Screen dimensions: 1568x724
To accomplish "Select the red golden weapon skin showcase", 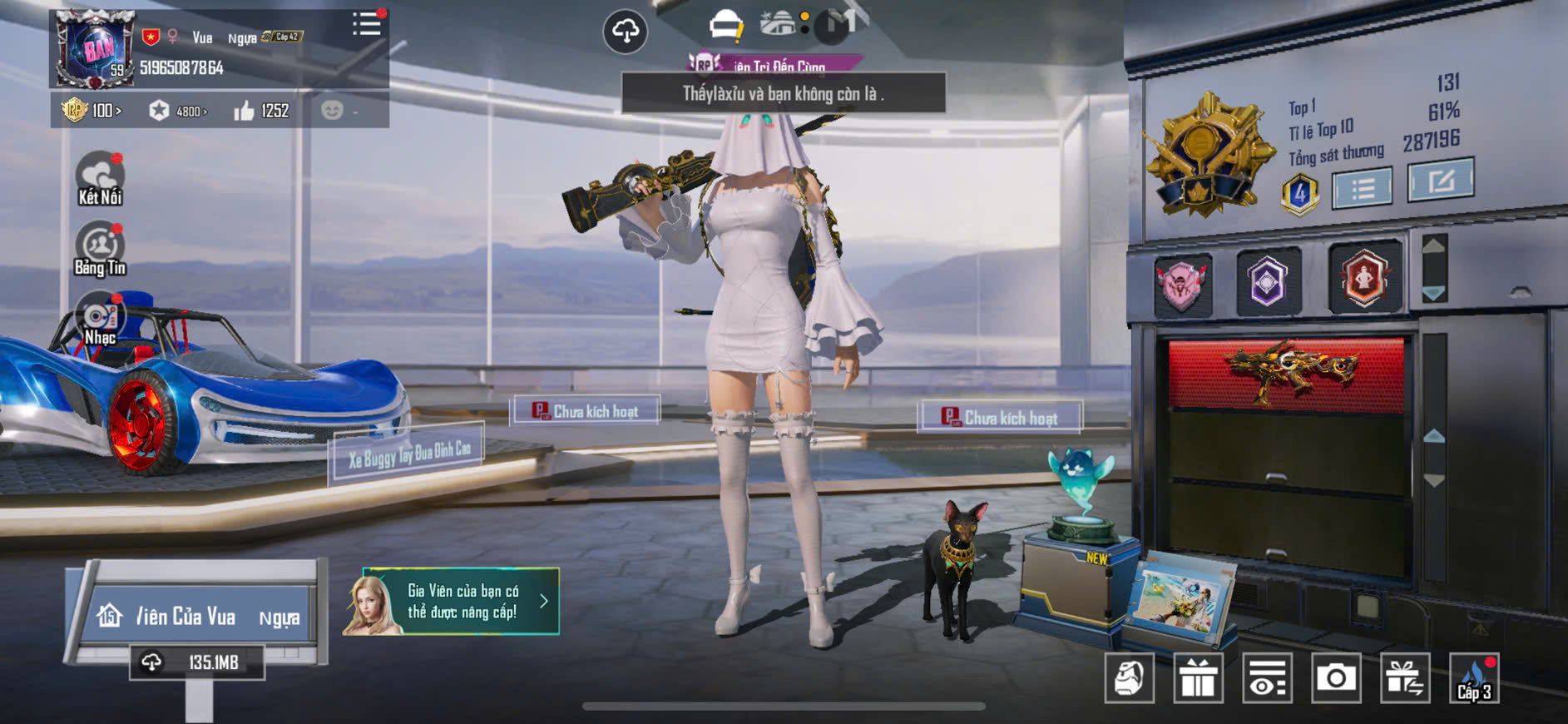I will coord(1286,372).
